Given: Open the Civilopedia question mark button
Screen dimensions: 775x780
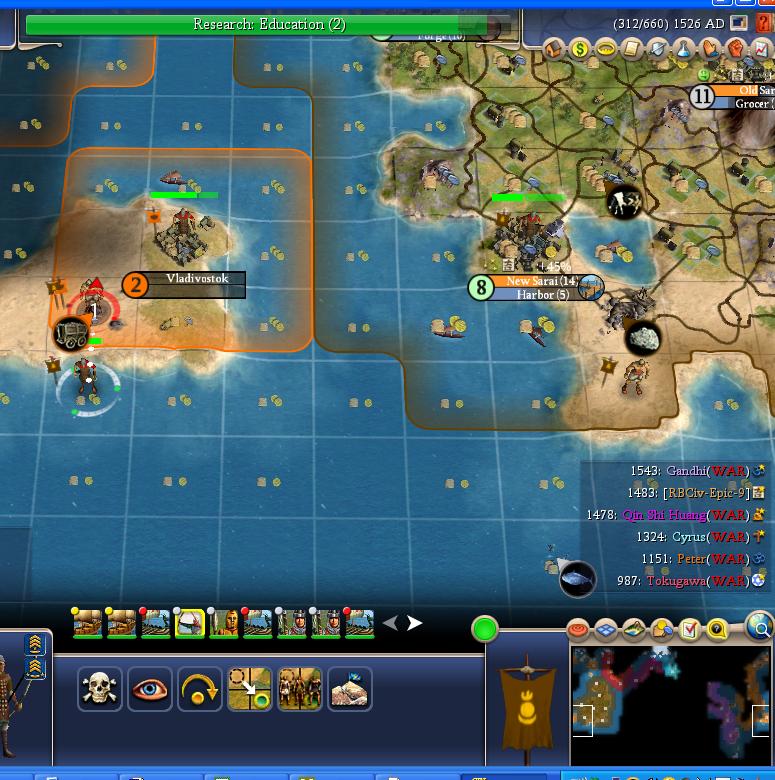Looking at the screenshot, I should point(765,22).
